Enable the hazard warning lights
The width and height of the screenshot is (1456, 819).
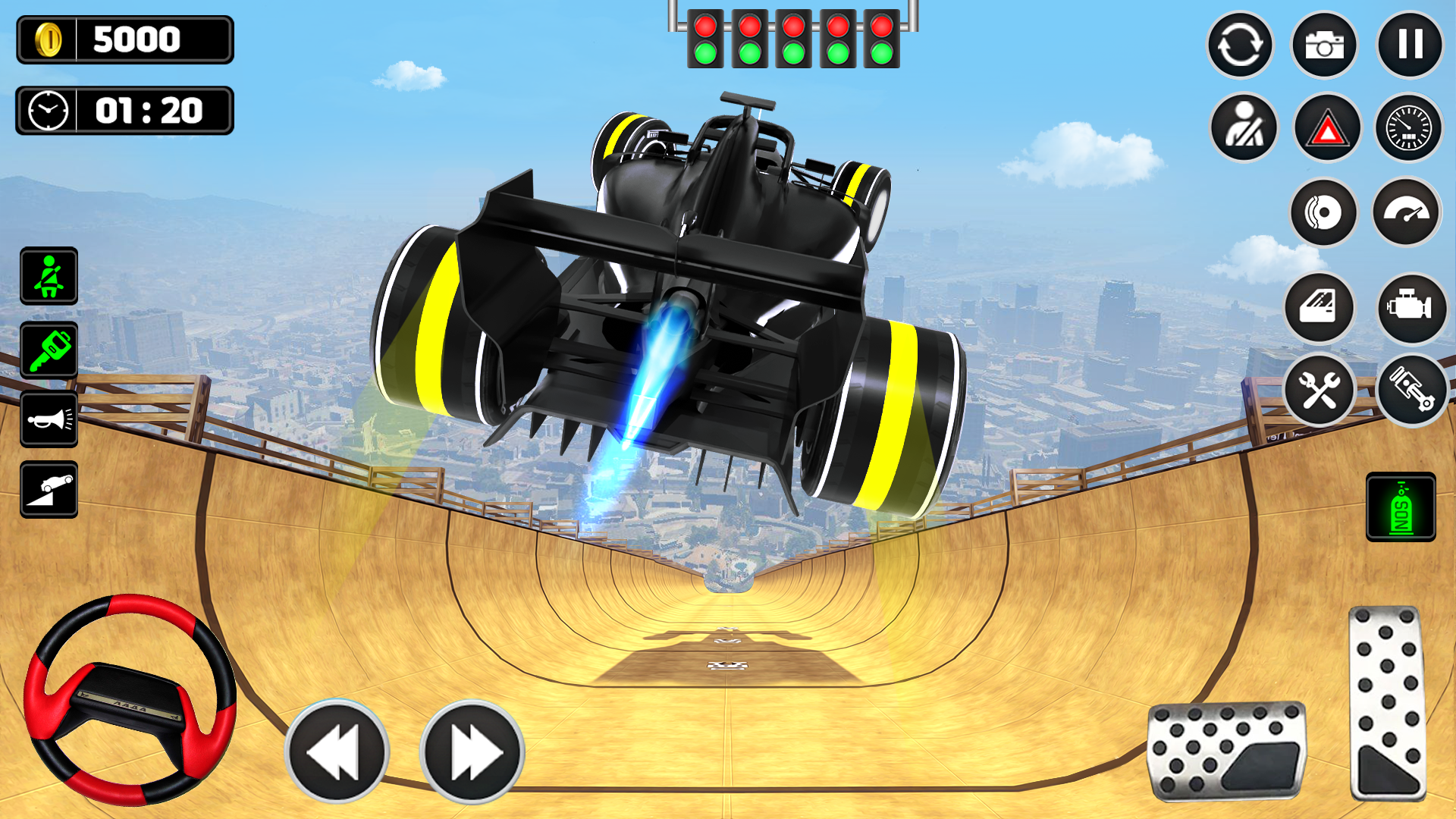[1326, 126]
